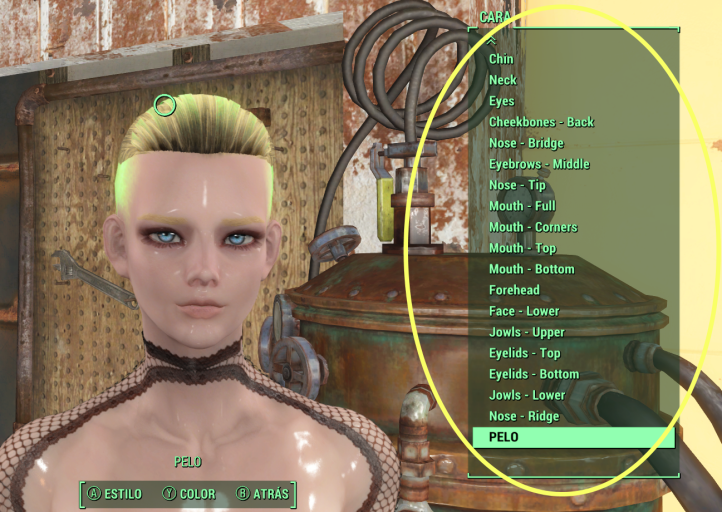Pick Jowls - Lower option
The height and width of the screenshot is (512, 722).
526,395
